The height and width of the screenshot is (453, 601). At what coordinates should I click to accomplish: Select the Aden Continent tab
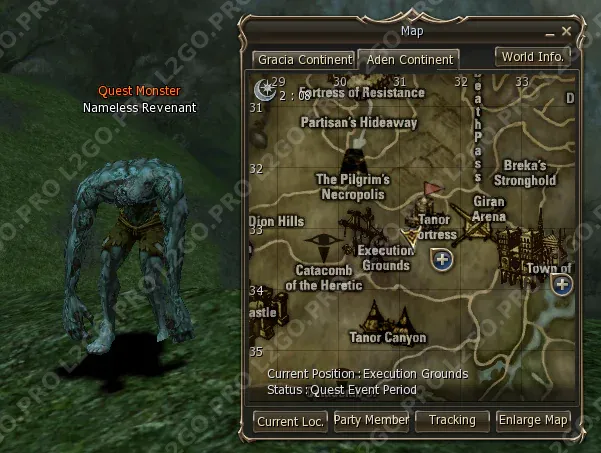click(407, 59)
